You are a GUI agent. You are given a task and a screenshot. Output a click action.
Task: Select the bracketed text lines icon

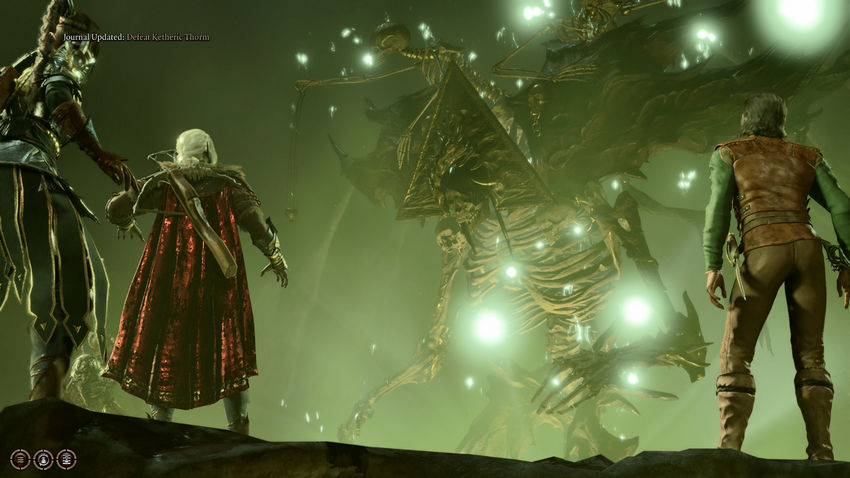coord(66,459)
